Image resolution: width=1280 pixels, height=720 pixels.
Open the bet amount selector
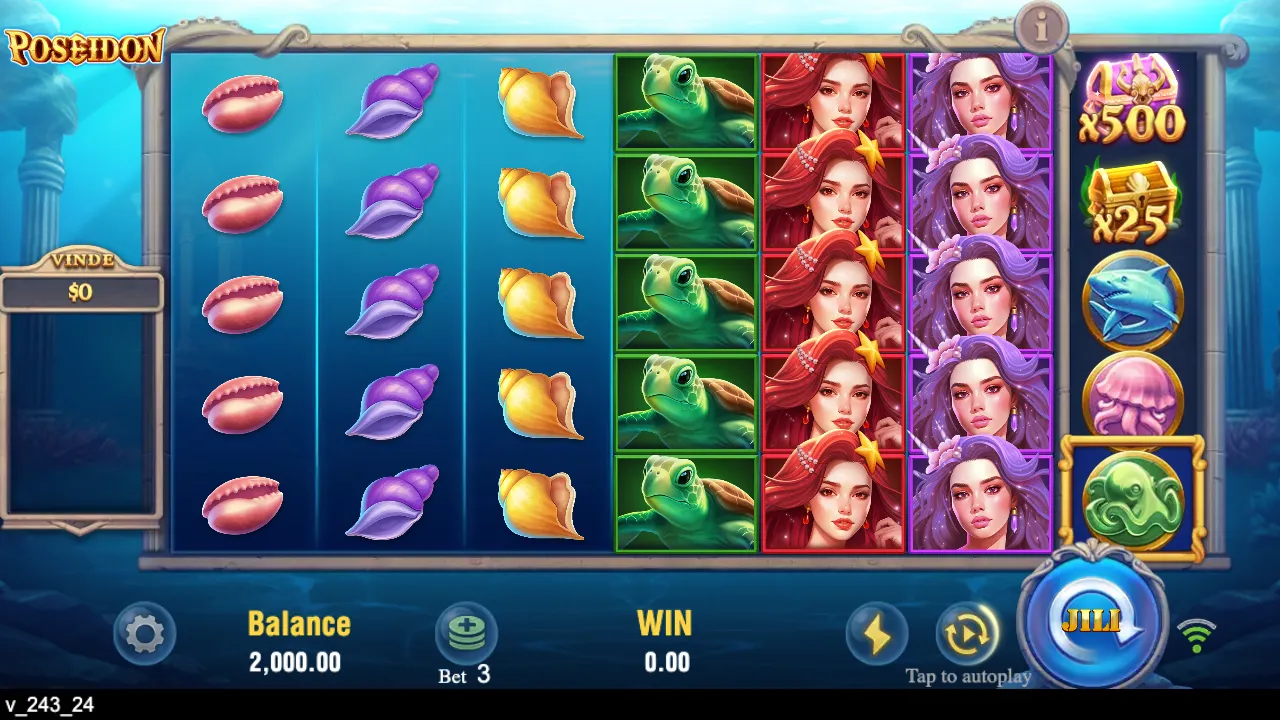[465, 634]
